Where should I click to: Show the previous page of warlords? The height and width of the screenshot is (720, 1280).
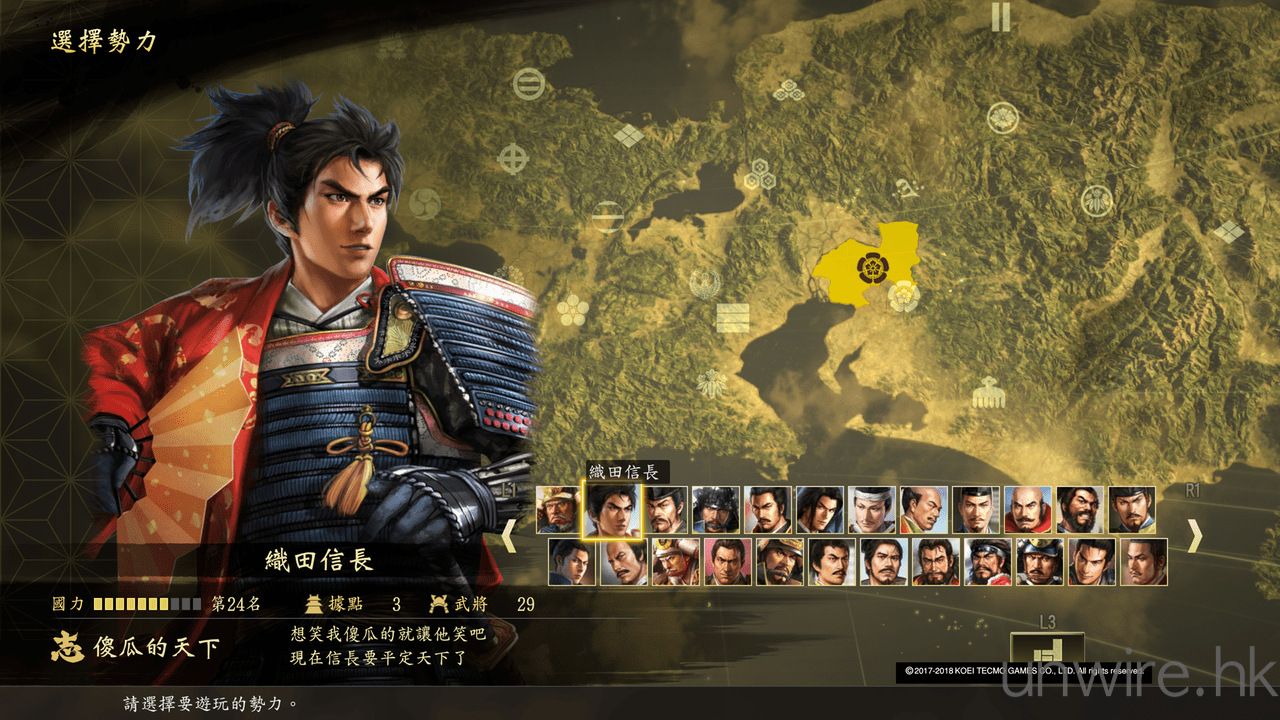[x=508, y=537]
